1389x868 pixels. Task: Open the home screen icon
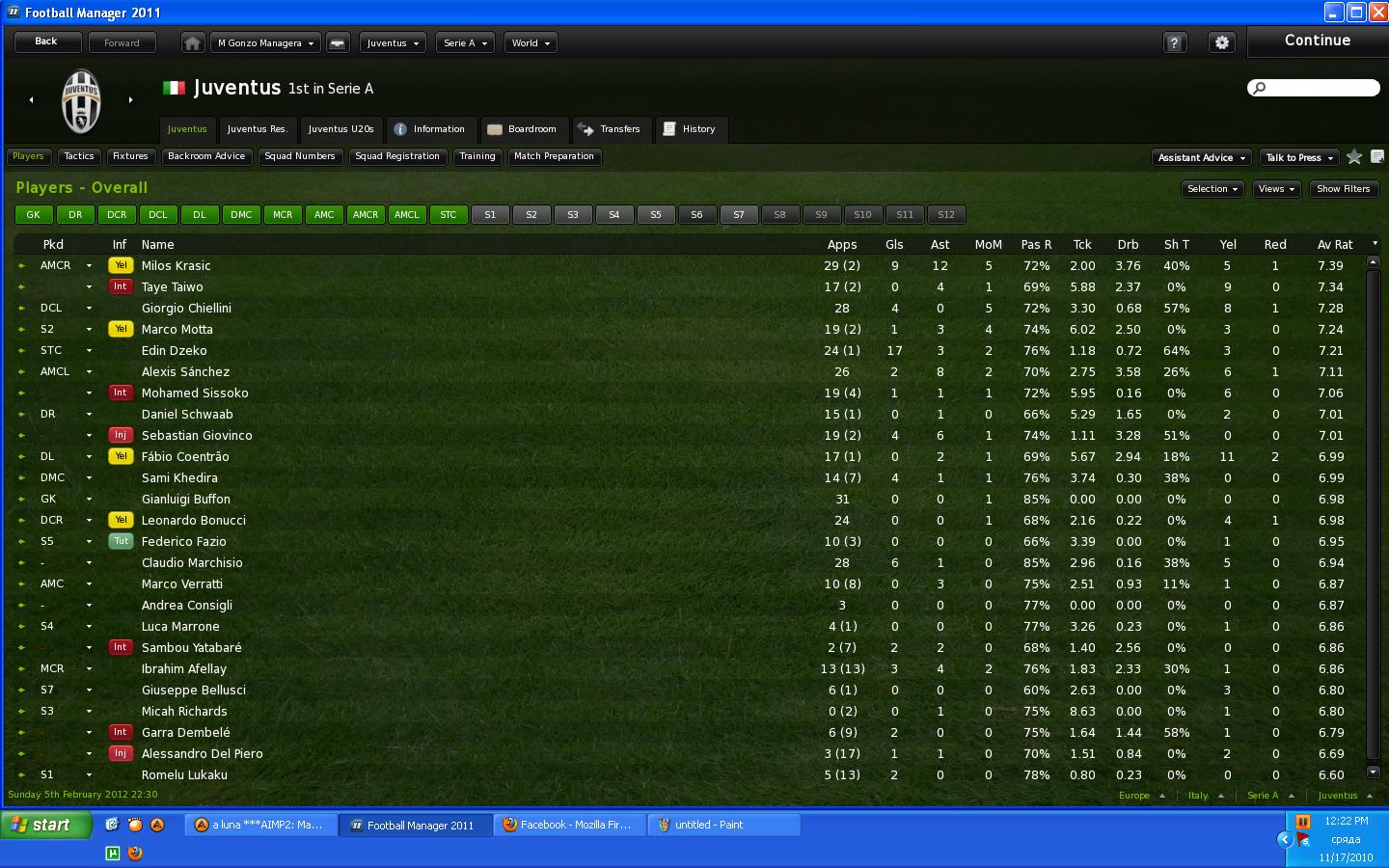click(193, 43)
